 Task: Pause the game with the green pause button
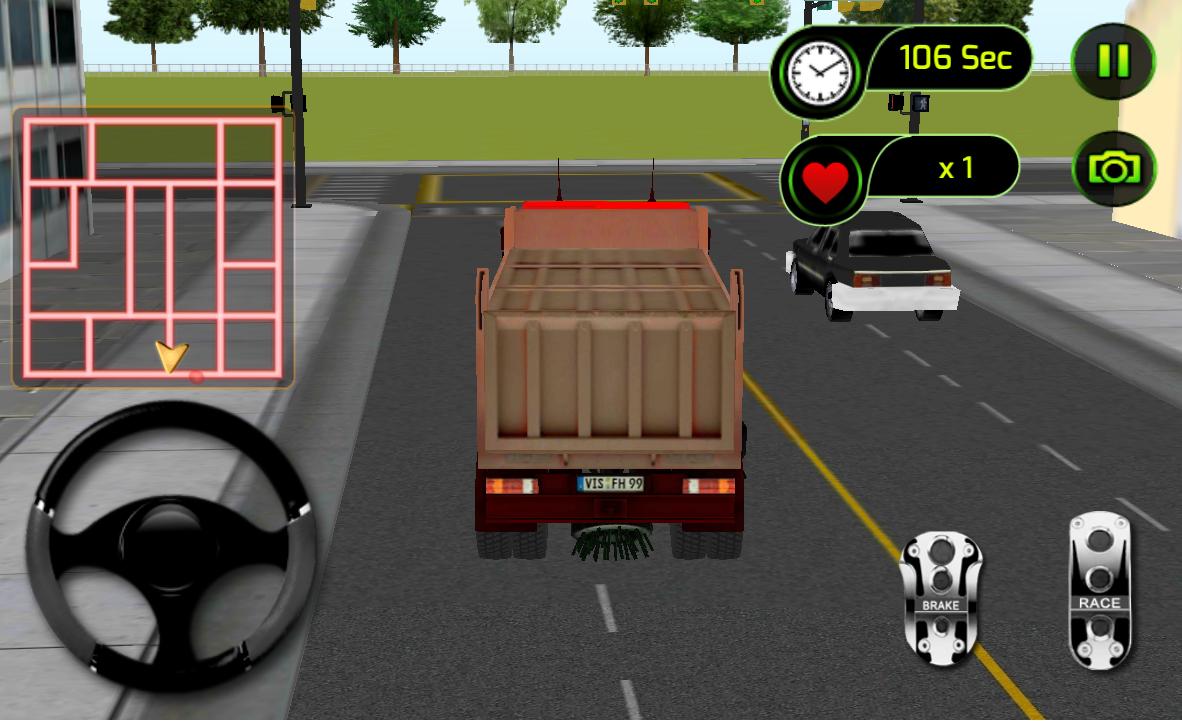click(1113, 61)
